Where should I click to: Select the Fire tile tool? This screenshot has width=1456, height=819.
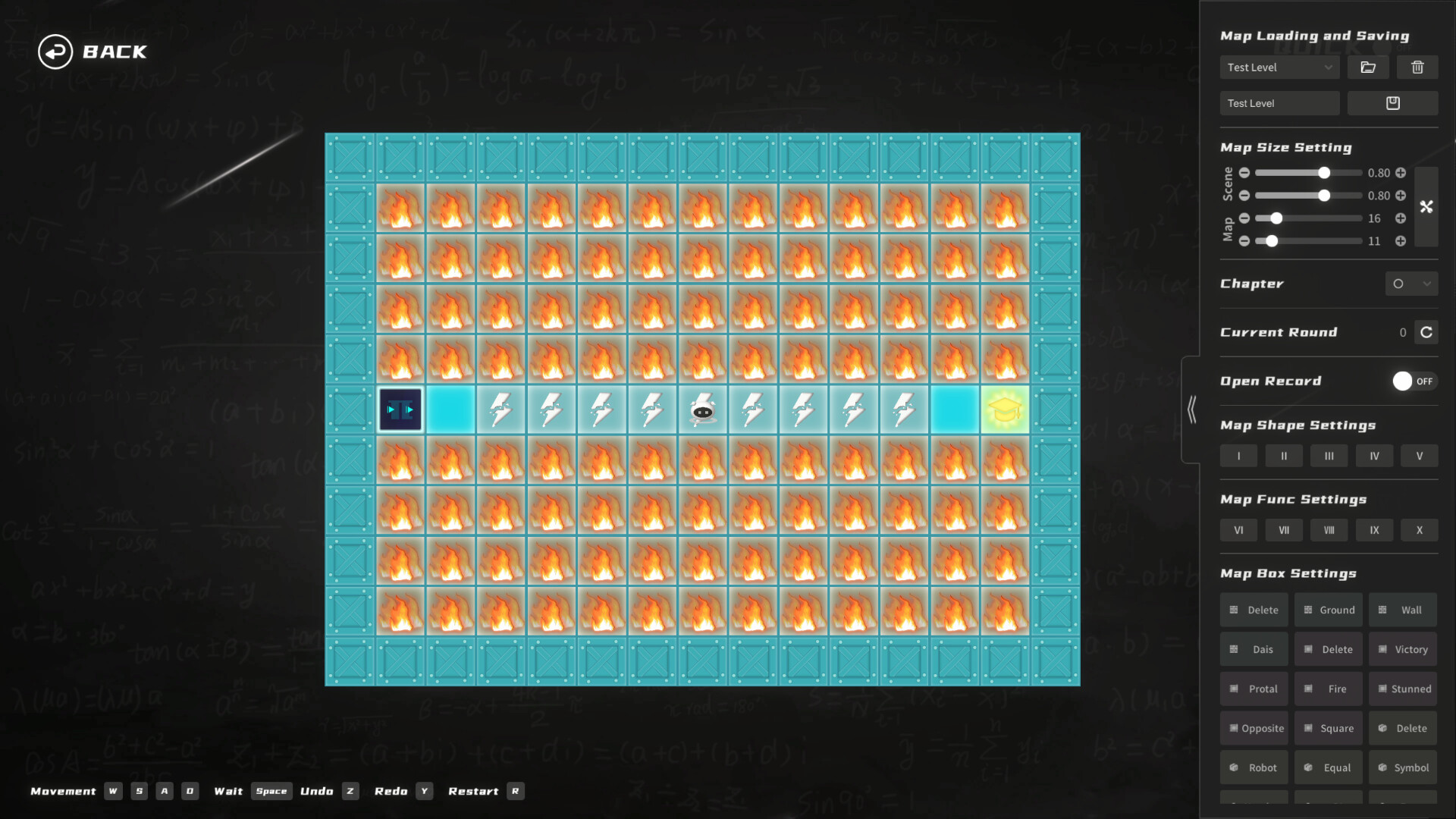pos(1328,689)
